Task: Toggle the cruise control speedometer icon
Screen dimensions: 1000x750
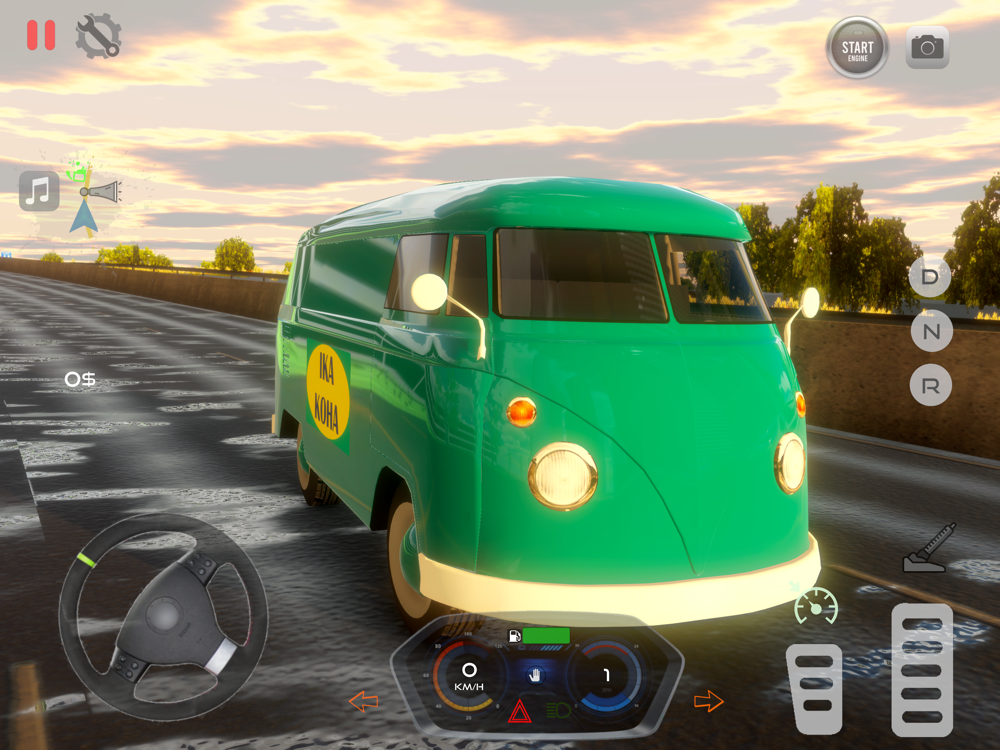Action: [816, 606]
